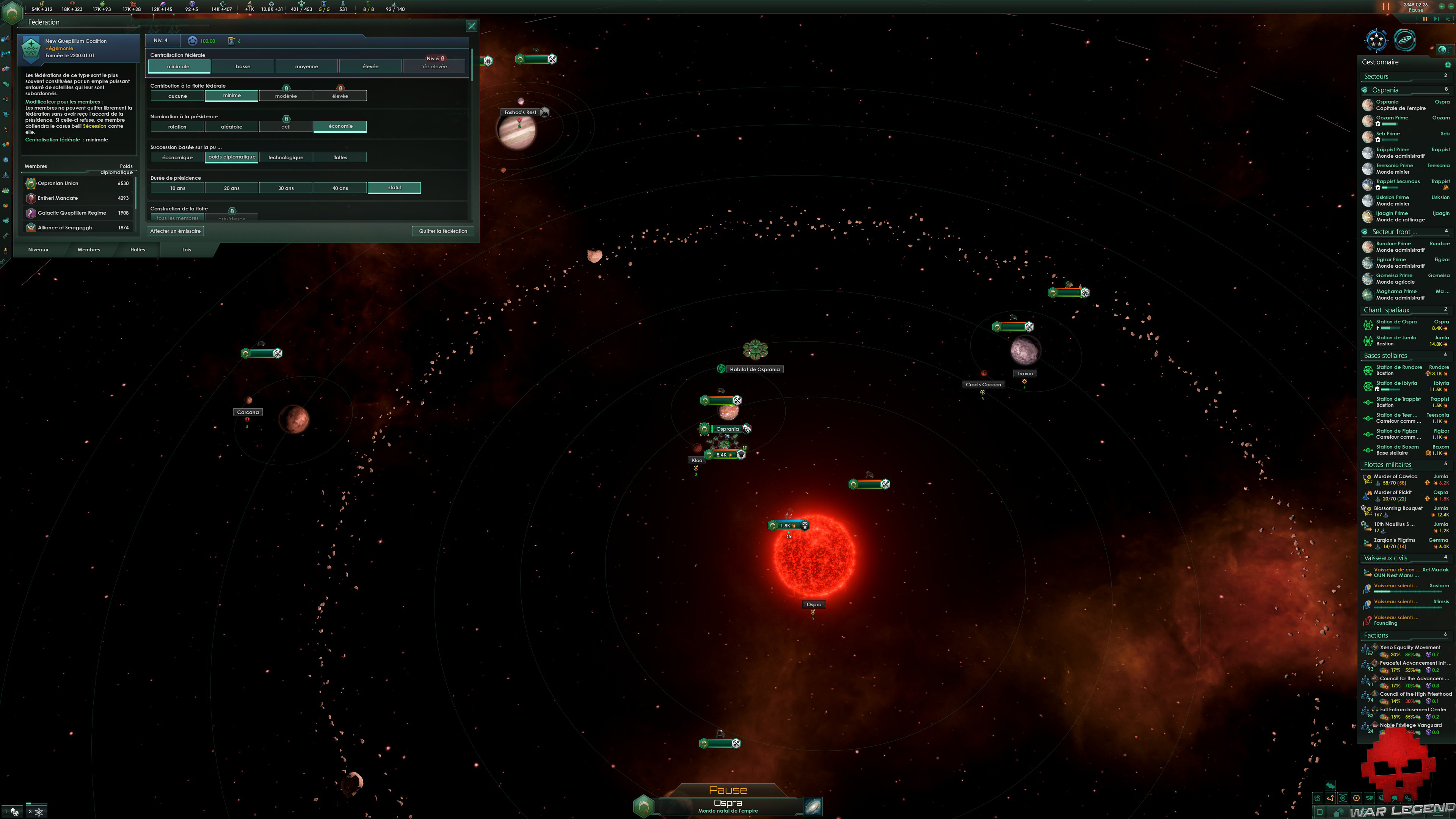Image resolution: width=1456 pixels, height=819 pixels.
Task: Select the Murder of Cawica fleet
Action: pos(1395,477)
